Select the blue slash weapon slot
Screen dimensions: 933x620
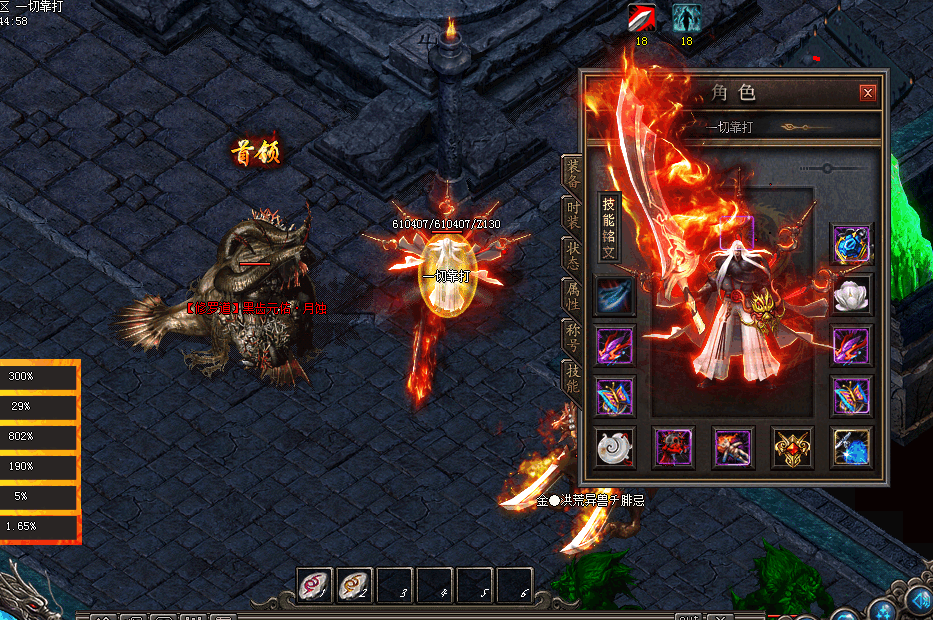pos(614,297)
